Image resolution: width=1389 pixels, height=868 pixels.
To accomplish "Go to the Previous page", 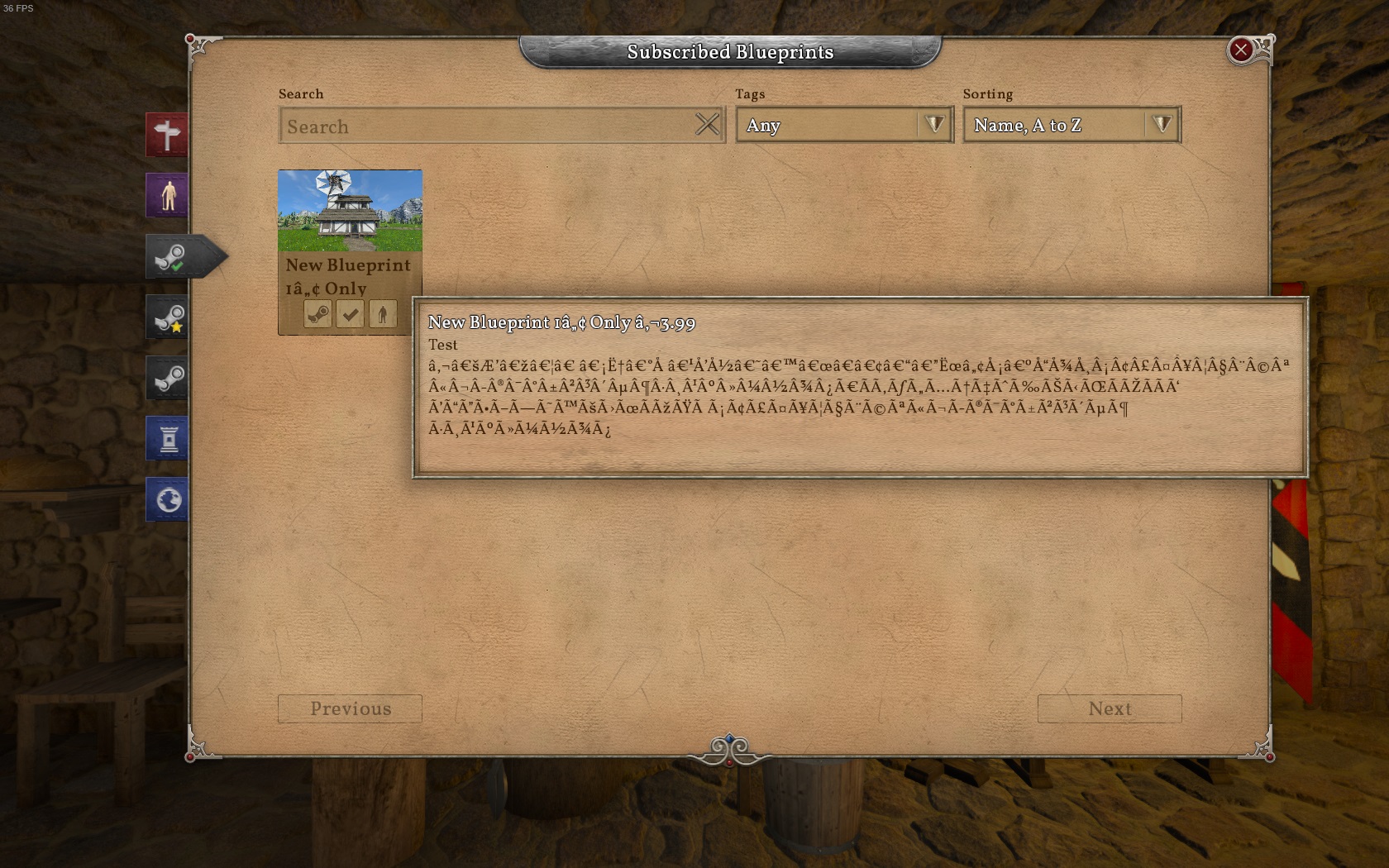I will point(350,709).
